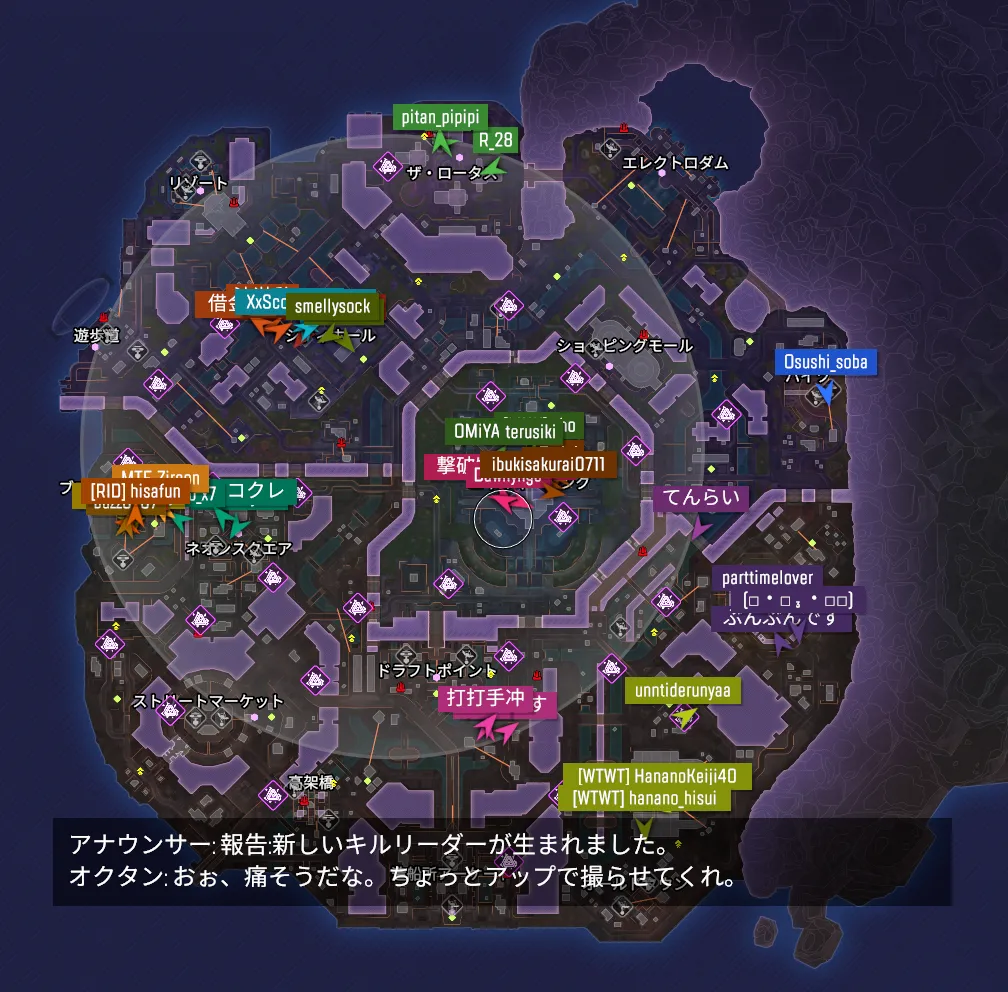Click the R_28 player marker label
This screenshot has width=1008, height=992.
(x=496, y=140)
